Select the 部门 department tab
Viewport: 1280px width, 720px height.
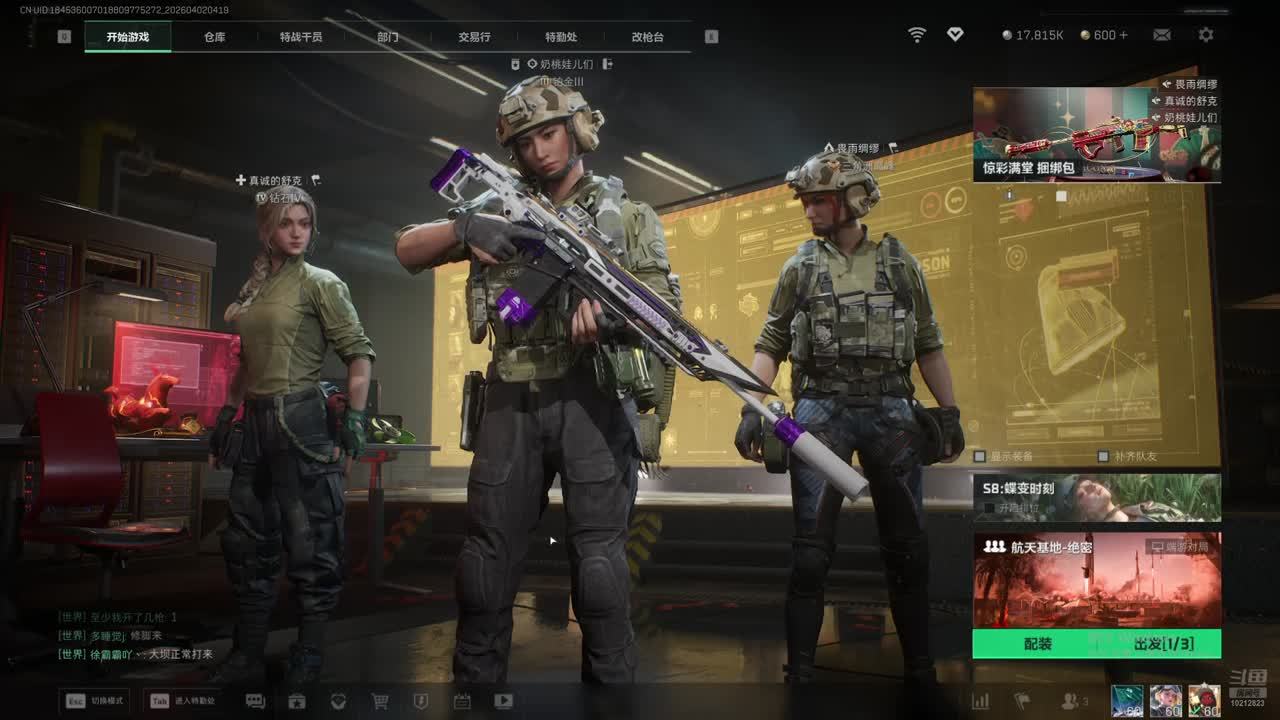pos(388,37)
